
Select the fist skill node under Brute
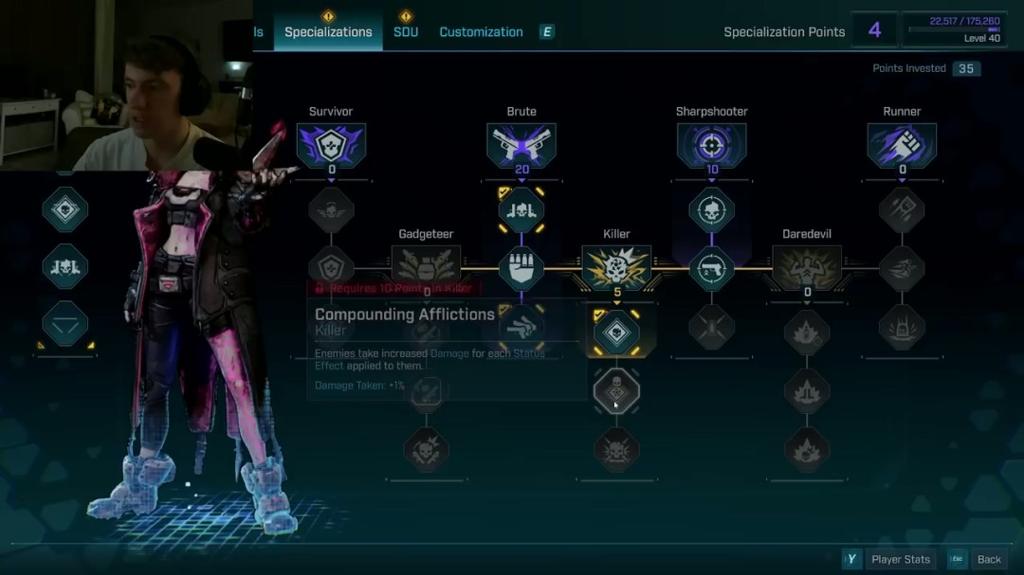click(x=521, y=269)
